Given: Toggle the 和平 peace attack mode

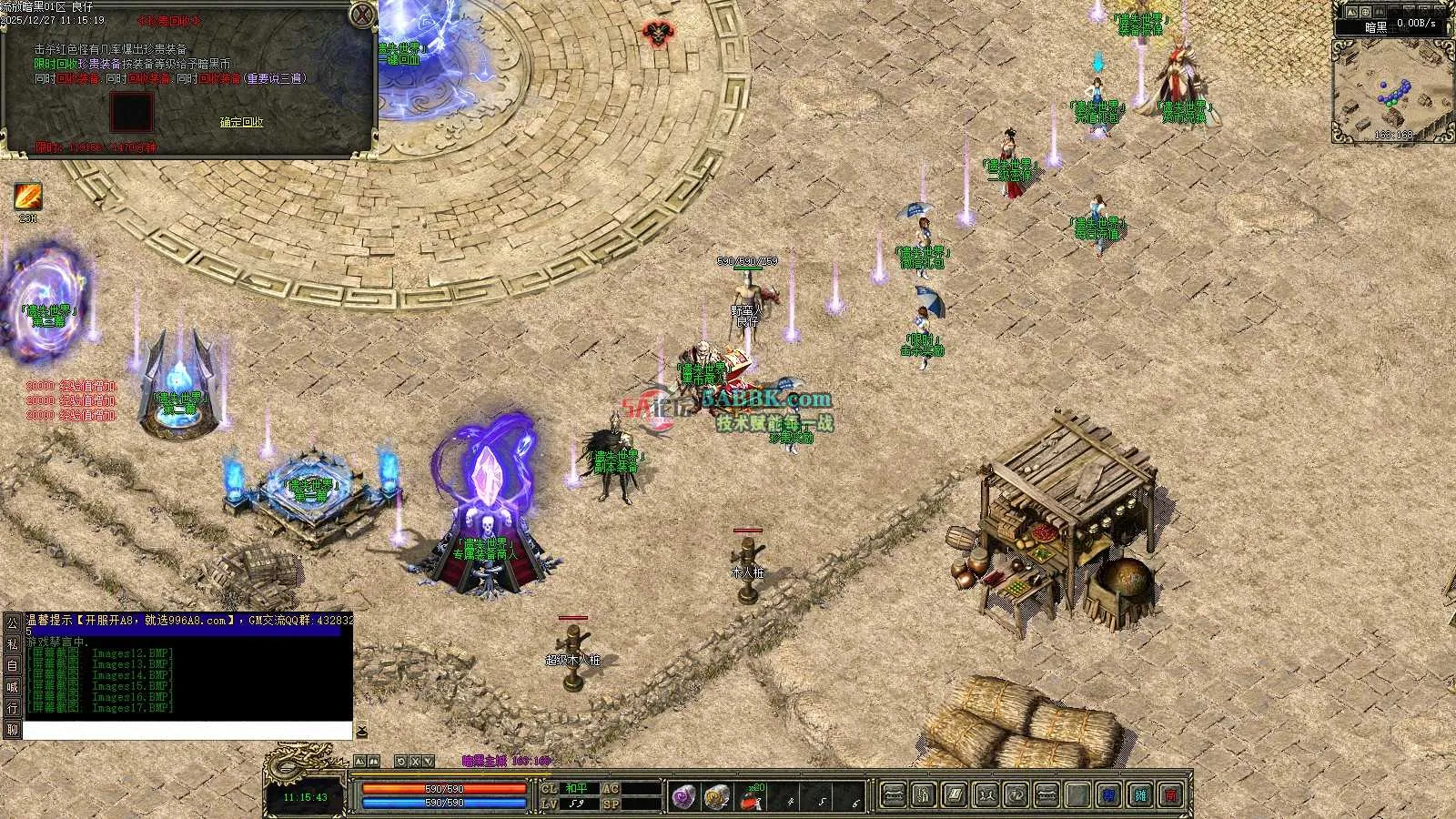Looking at the screenshot, I should click(x=577, y=788).
